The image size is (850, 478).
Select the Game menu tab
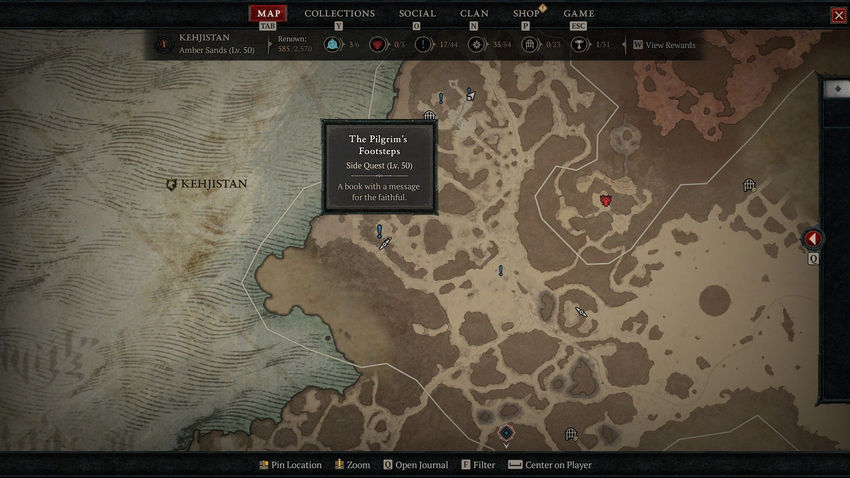pyautogui.click(x=578, y=13)
